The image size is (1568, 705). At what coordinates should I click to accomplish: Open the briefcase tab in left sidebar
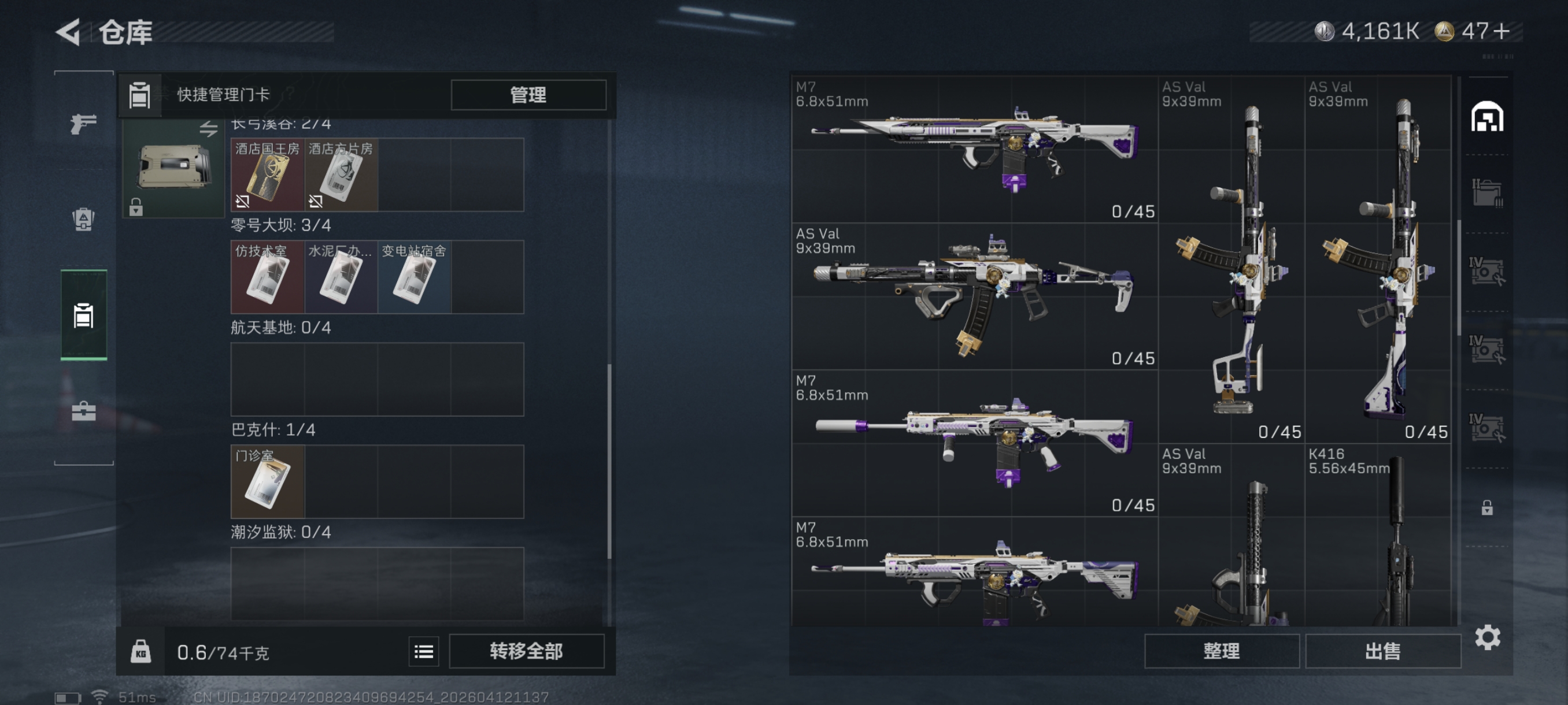tap(83, 411)
